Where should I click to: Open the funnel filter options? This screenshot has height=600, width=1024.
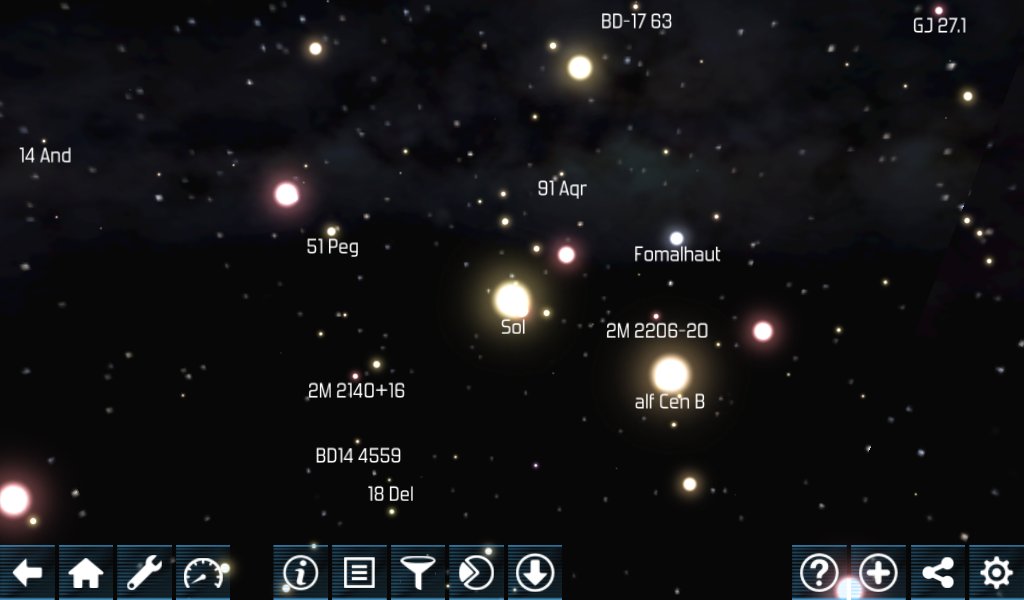coord(417,573)
